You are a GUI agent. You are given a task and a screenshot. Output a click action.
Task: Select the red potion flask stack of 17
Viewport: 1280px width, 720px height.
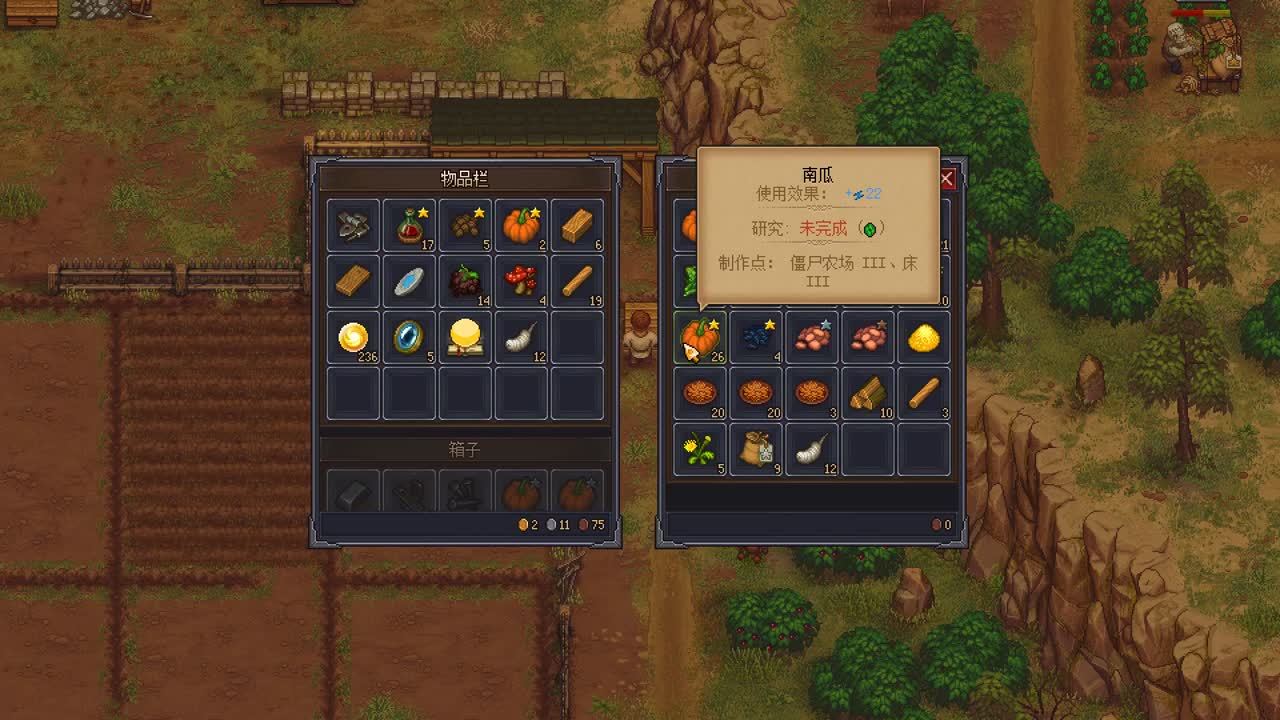[x=409, y=225]
